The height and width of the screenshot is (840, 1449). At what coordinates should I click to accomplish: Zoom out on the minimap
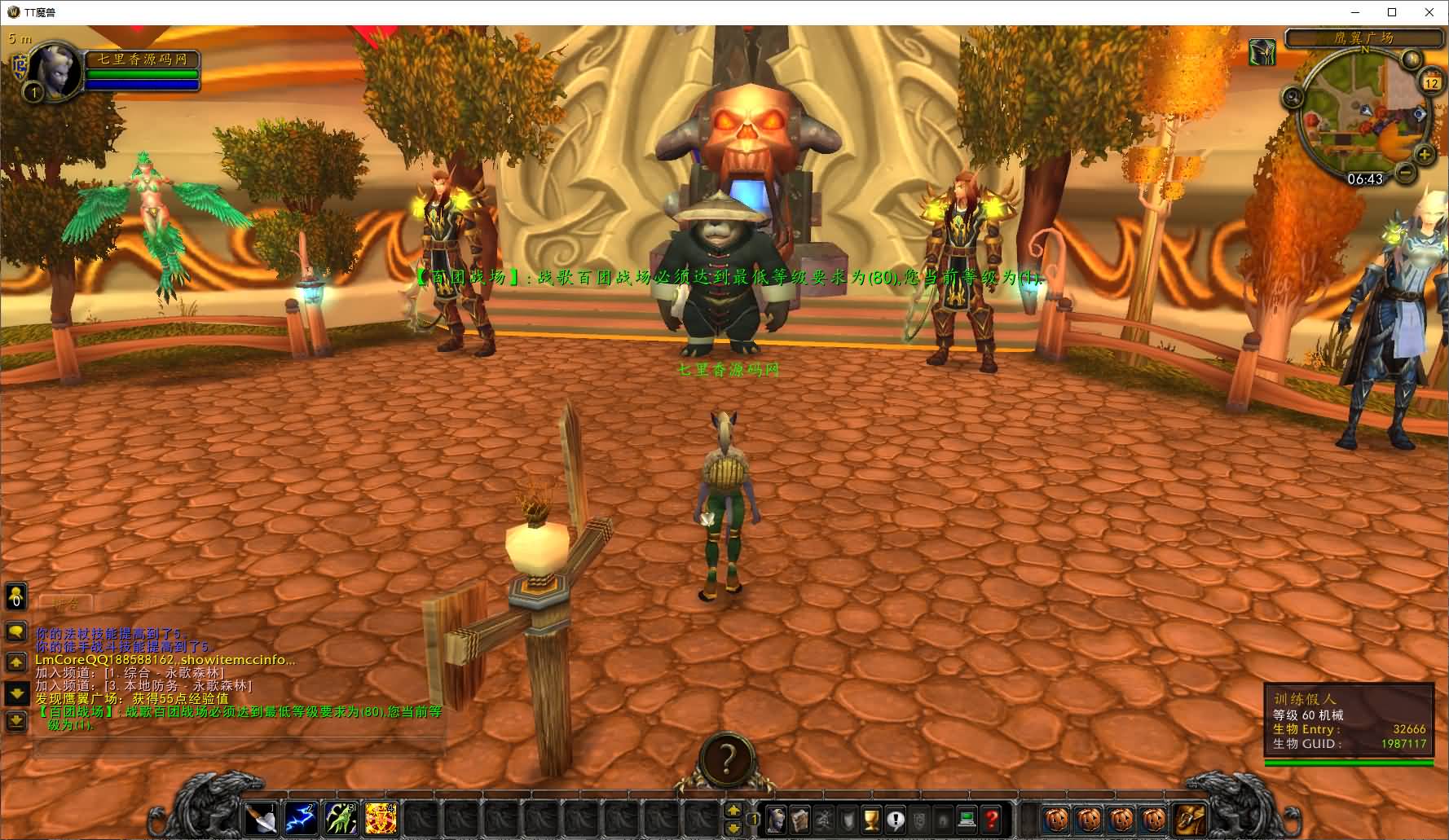[x=1406, y=172]
